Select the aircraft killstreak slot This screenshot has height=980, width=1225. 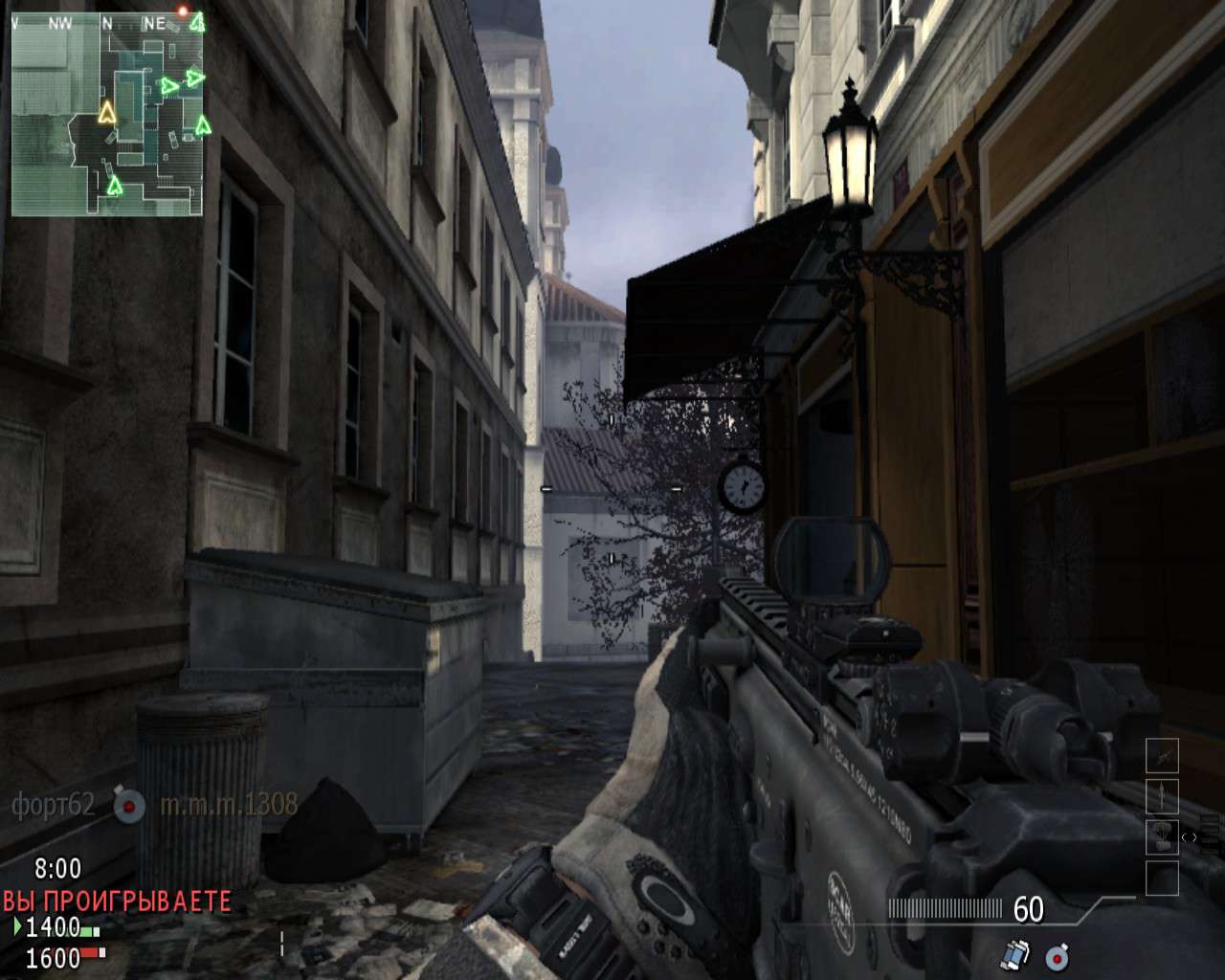click(1162, 756)
